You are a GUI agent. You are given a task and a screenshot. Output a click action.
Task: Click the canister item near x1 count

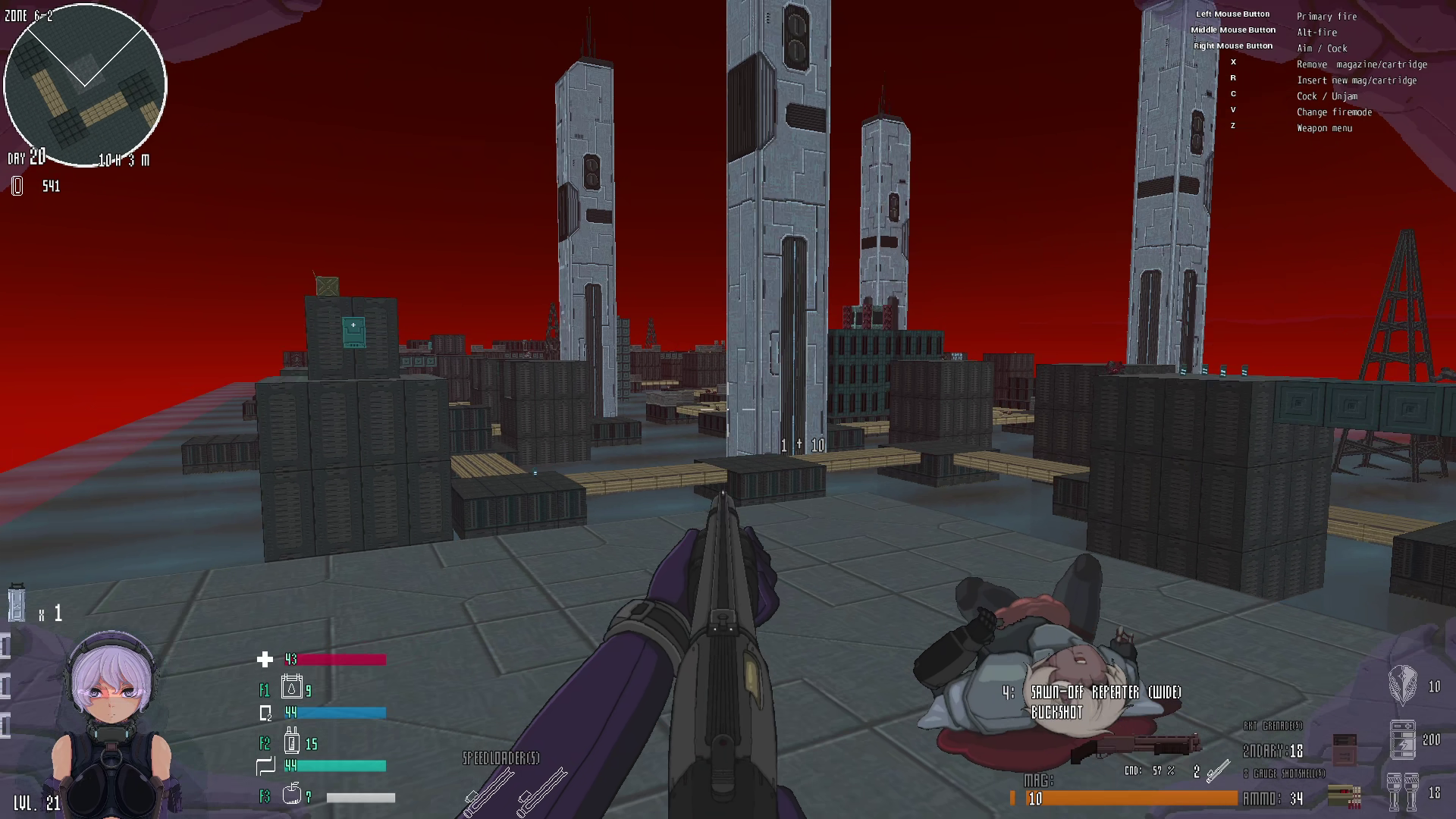click(x=17, y=604)
